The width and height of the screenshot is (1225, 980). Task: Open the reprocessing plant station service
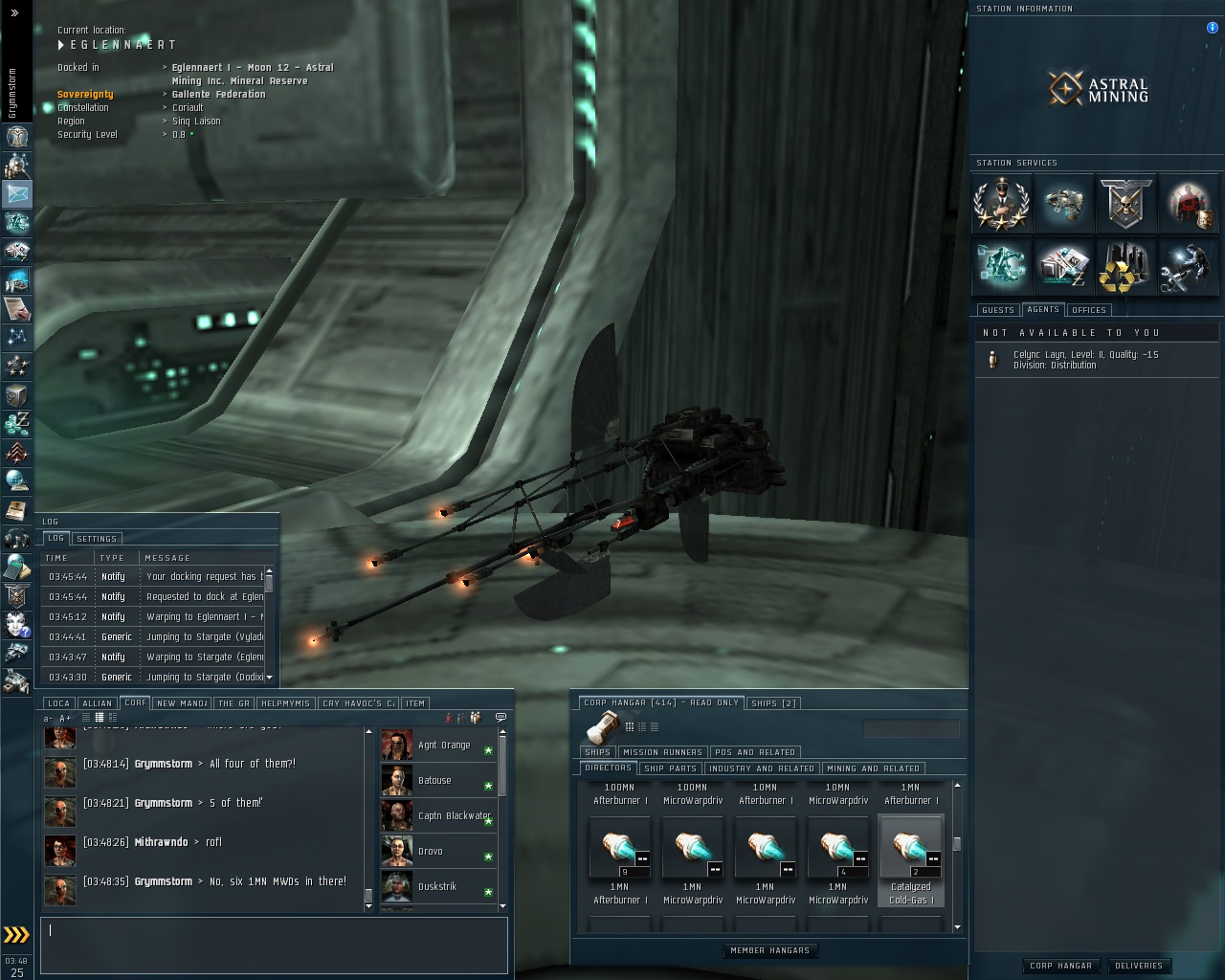coord(1125,266)
